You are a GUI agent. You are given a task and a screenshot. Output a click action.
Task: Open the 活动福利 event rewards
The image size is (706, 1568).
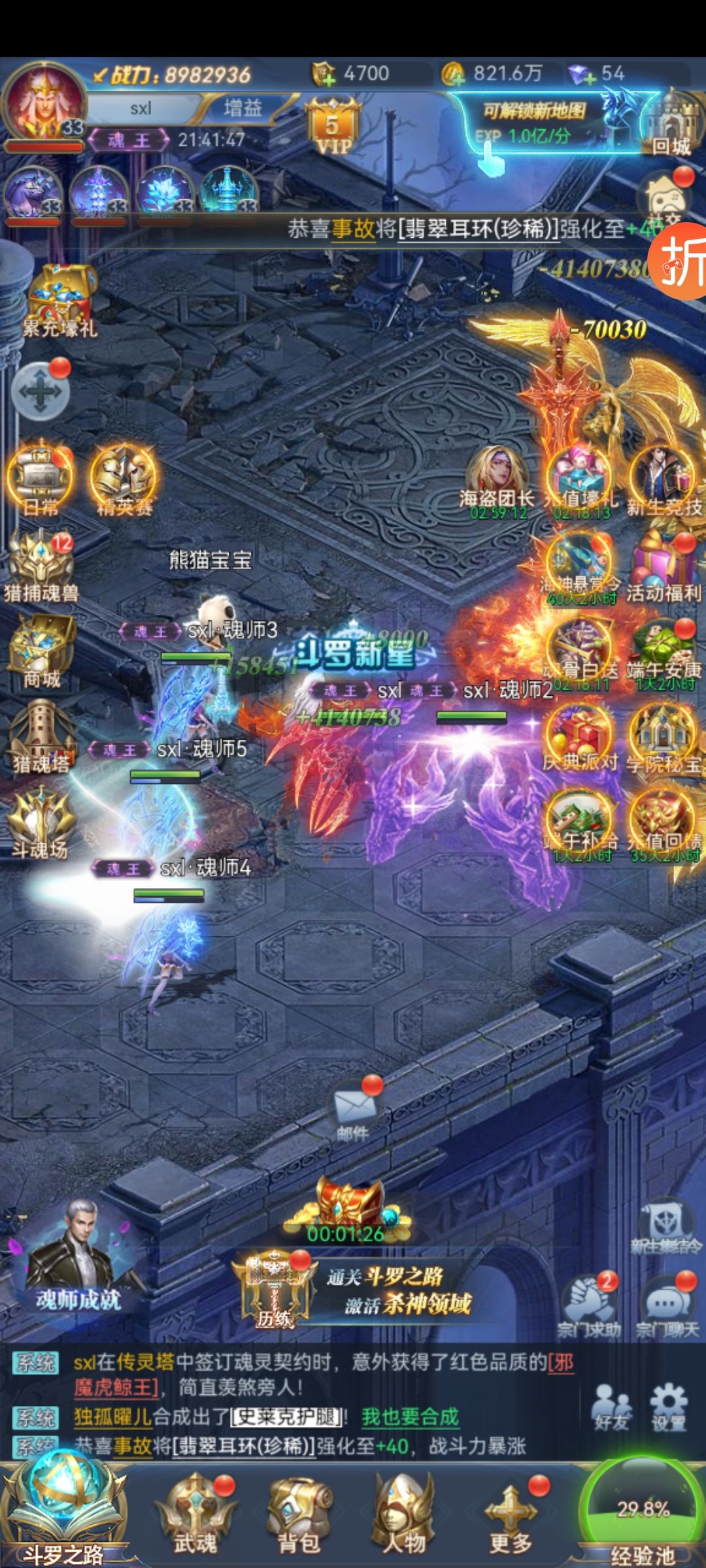tap(663, 567)
